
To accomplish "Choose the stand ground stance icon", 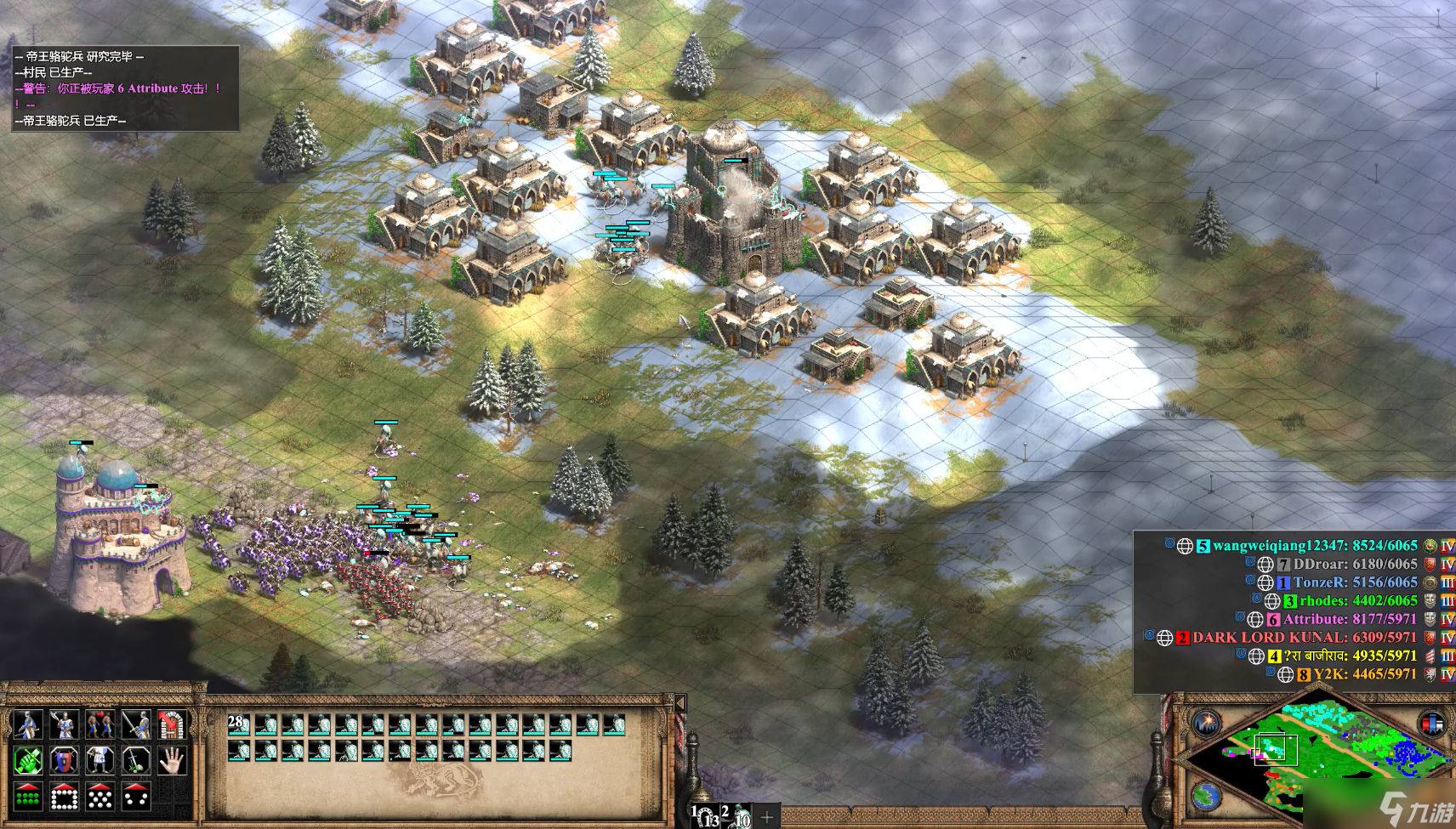I will tap(100, 760).
